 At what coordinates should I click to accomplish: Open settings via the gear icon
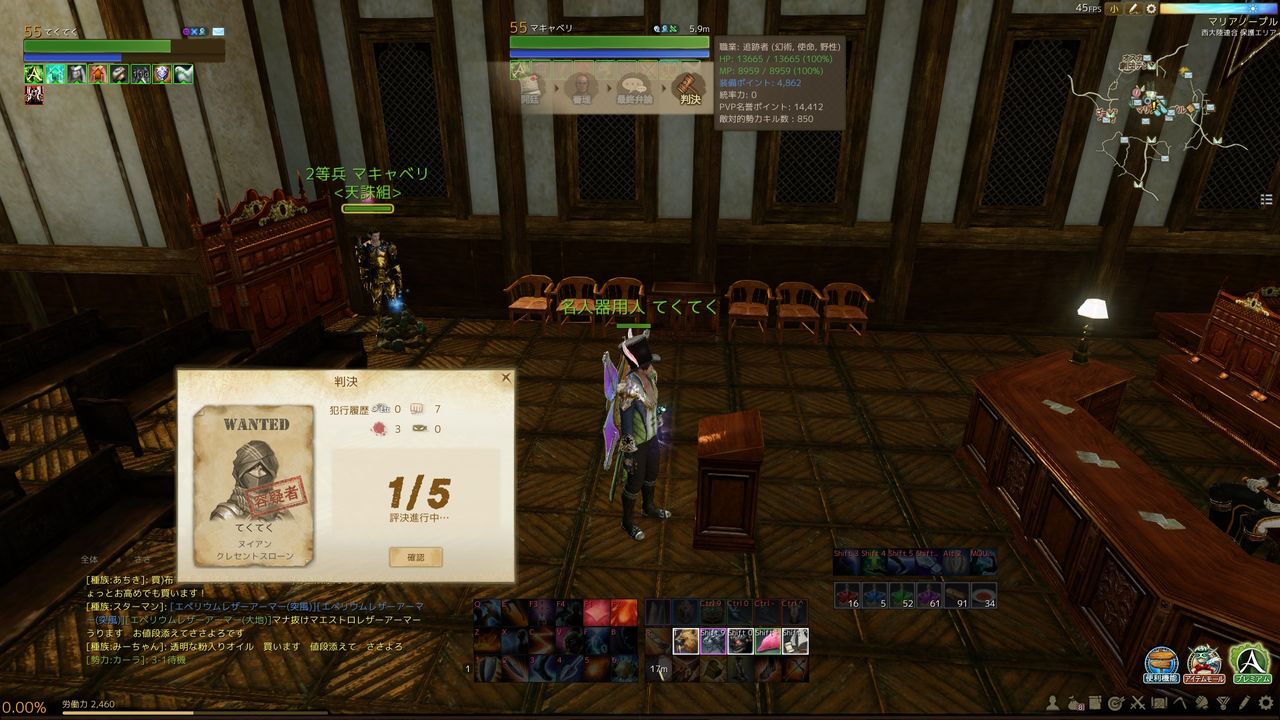click(1264, 701)
